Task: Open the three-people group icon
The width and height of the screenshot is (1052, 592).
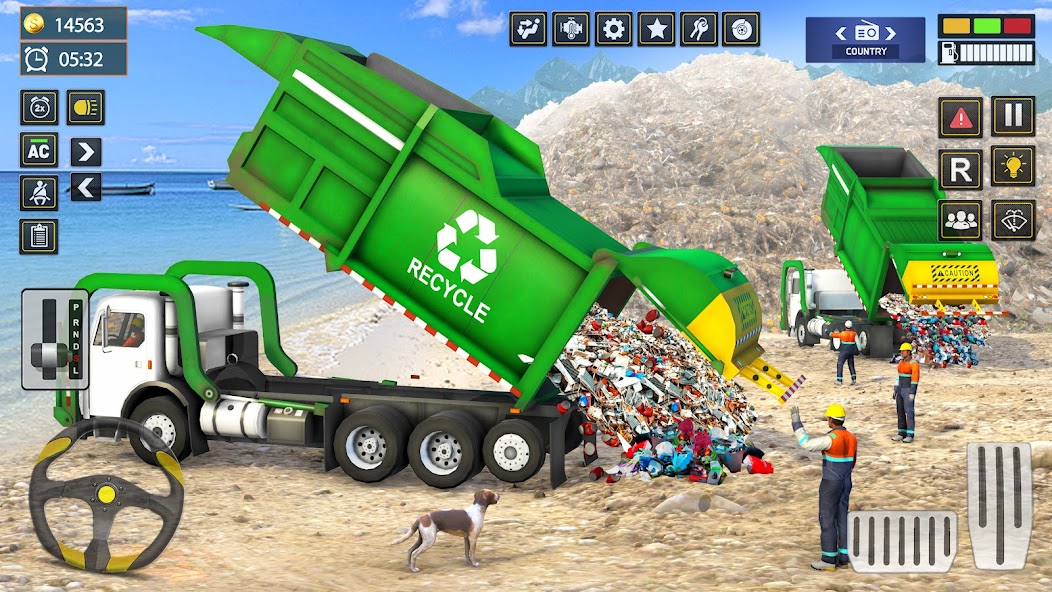Action: tap(960, 220)
